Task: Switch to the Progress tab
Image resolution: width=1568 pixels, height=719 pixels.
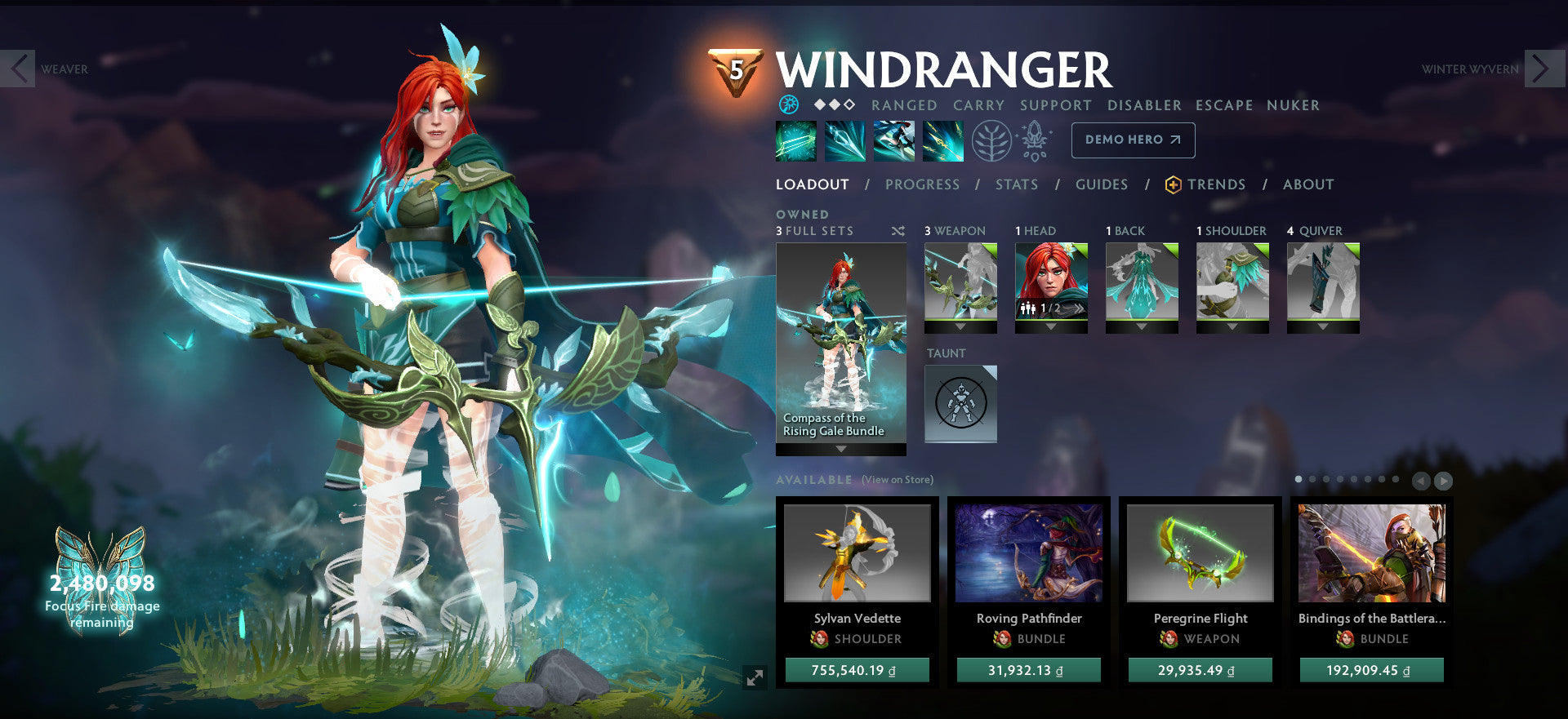Action: click(x=922, y=184)
